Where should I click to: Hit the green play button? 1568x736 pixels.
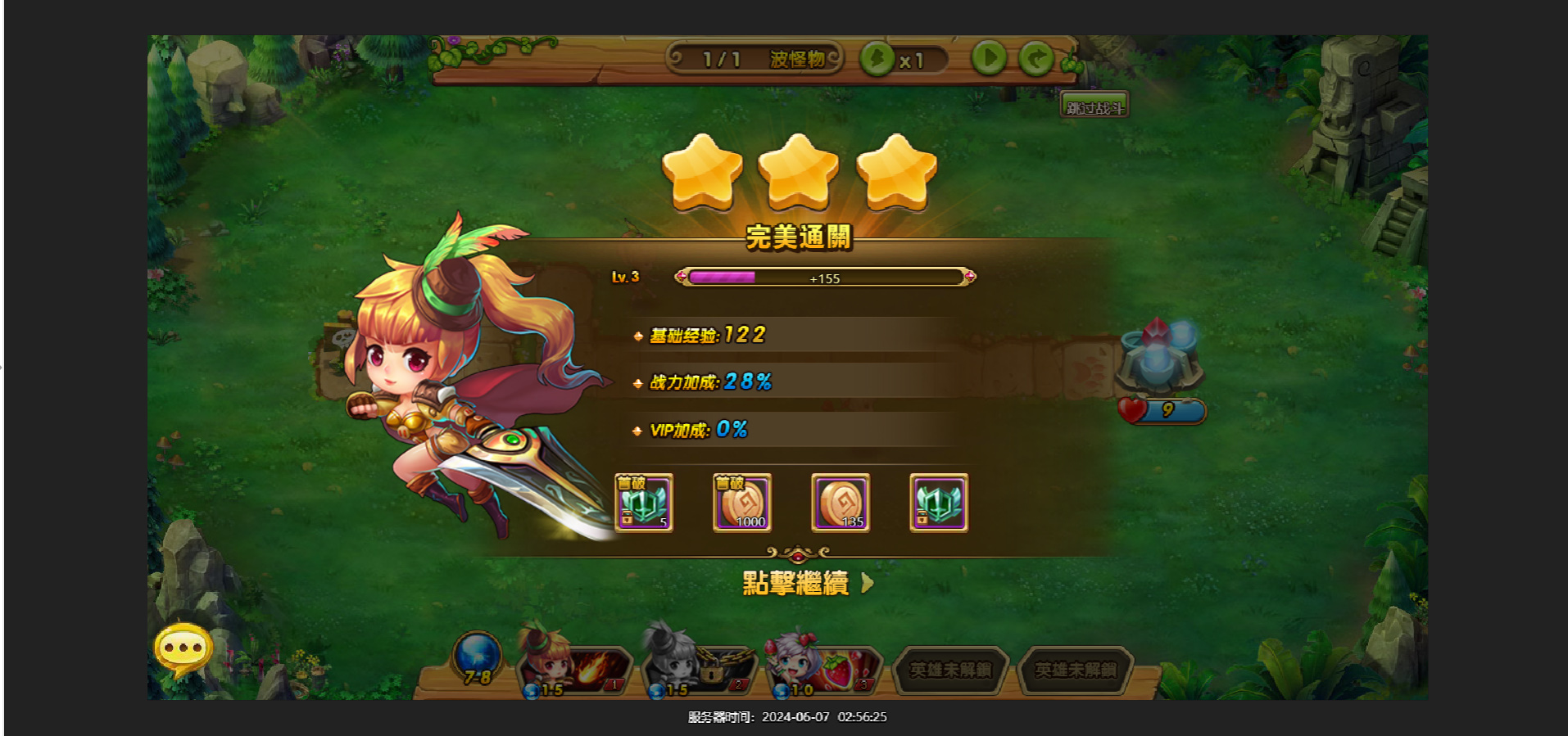coord(989,58)
